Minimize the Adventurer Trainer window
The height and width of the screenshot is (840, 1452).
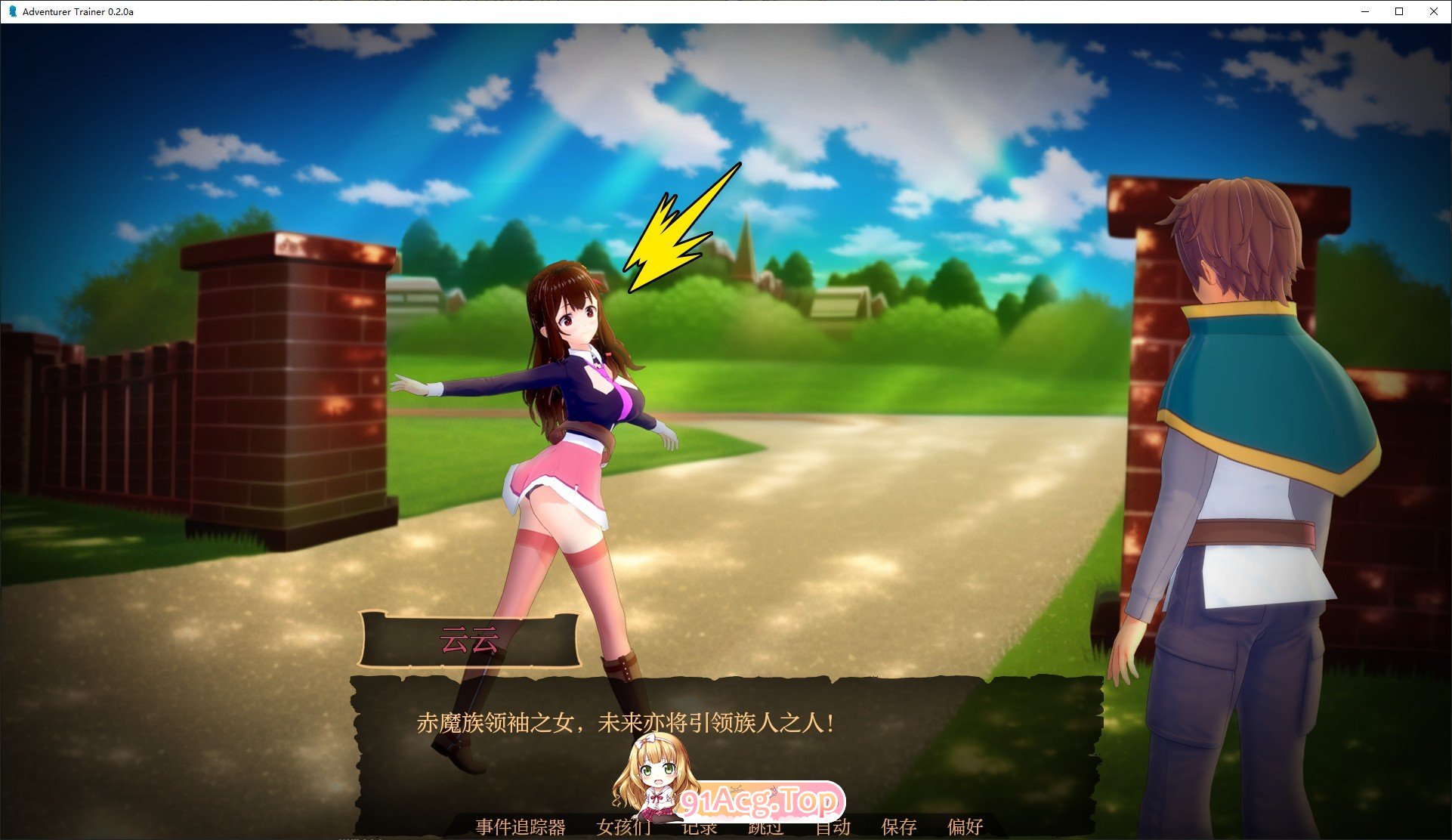(1364, 11)
